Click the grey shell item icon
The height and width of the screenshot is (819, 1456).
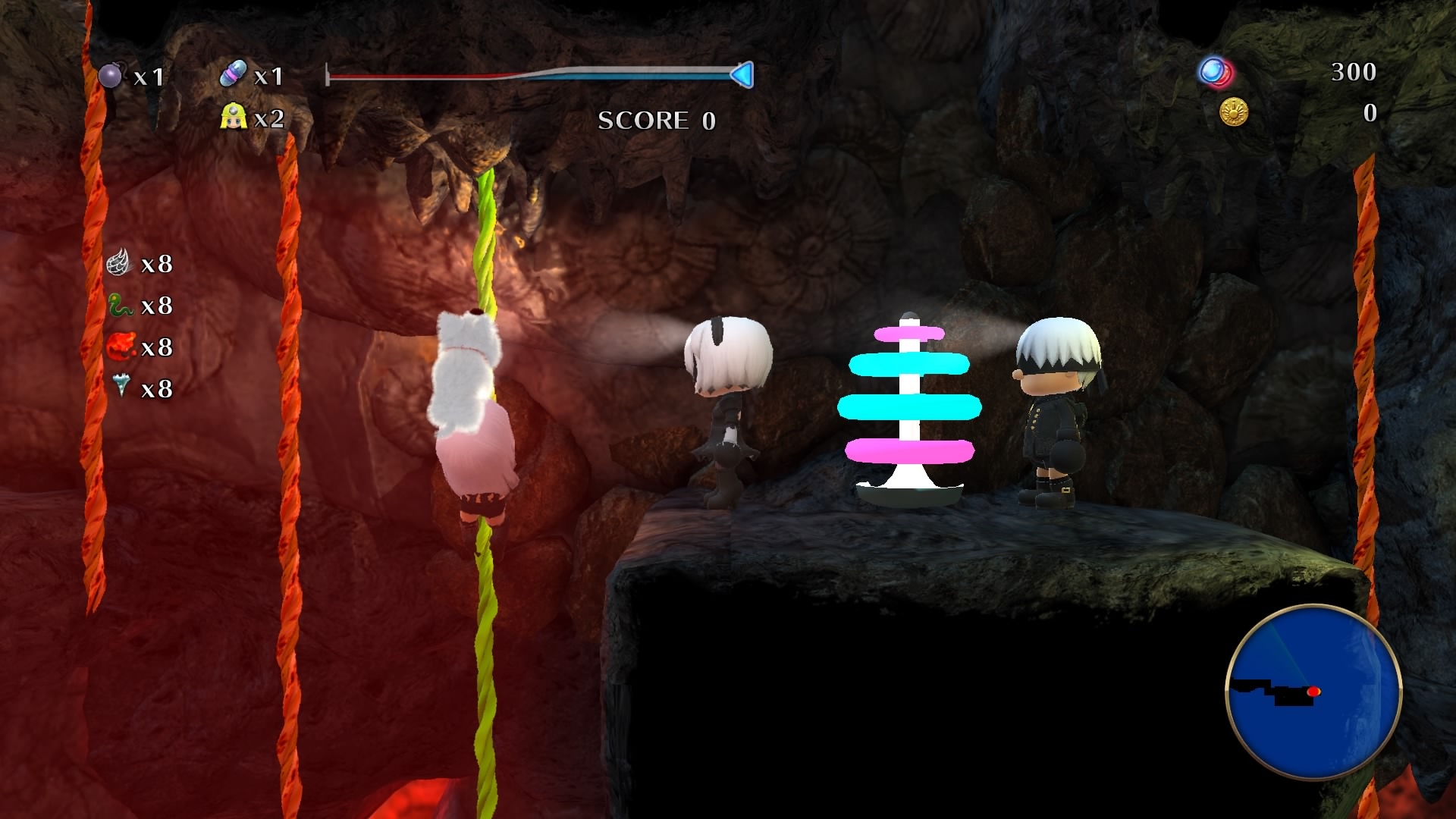[x=118, y=262]
